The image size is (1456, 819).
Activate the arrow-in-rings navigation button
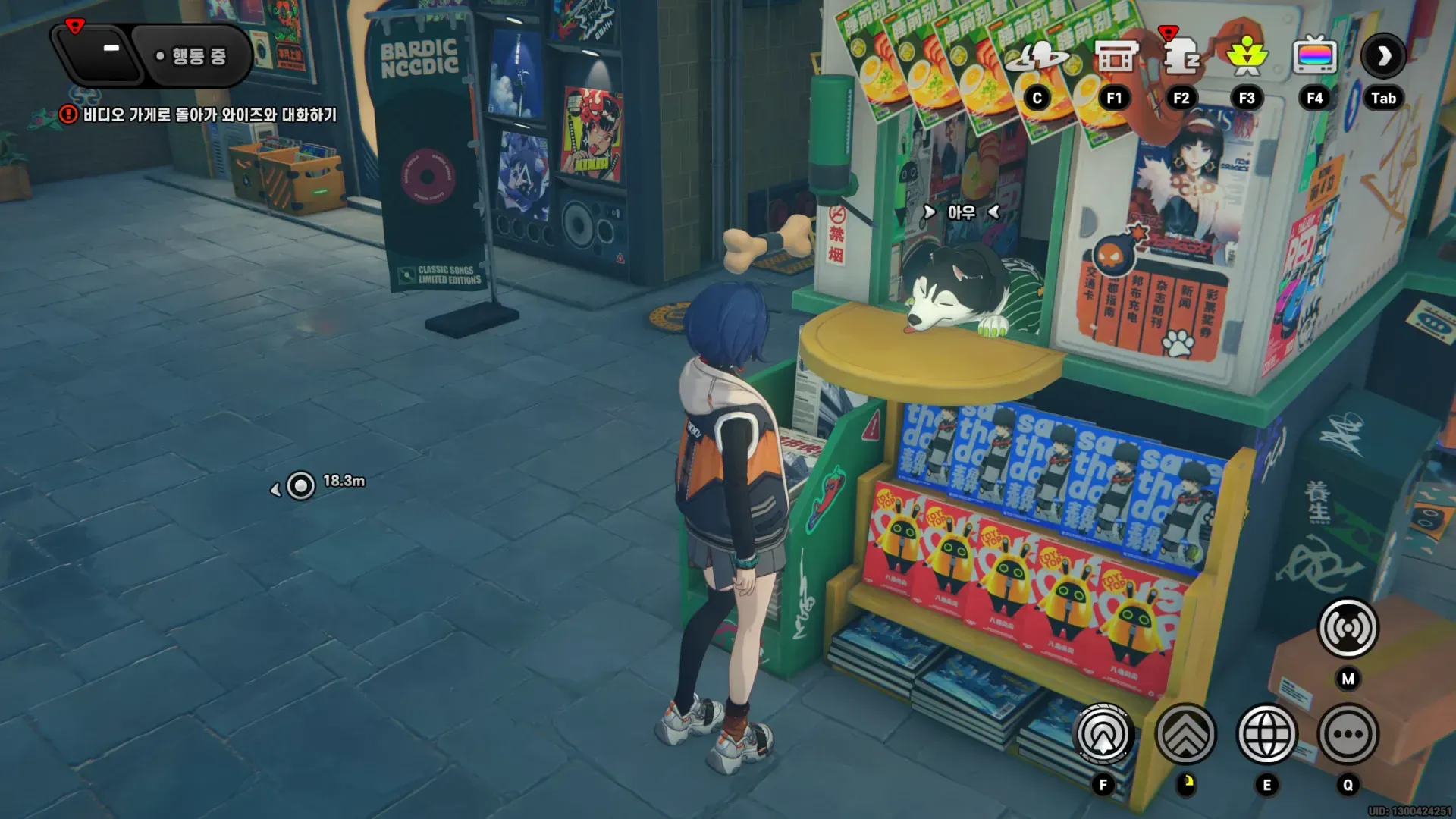[1103, 734]
